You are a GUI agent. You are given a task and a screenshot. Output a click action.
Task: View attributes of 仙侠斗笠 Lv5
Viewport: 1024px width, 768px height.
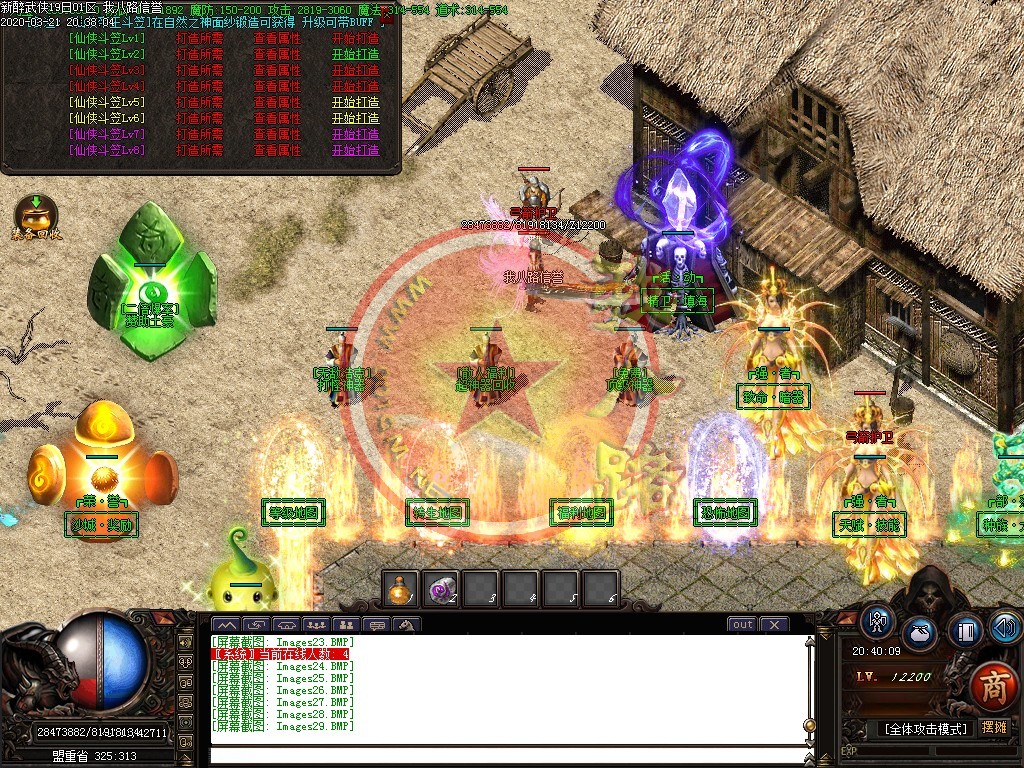pos(277,102)
